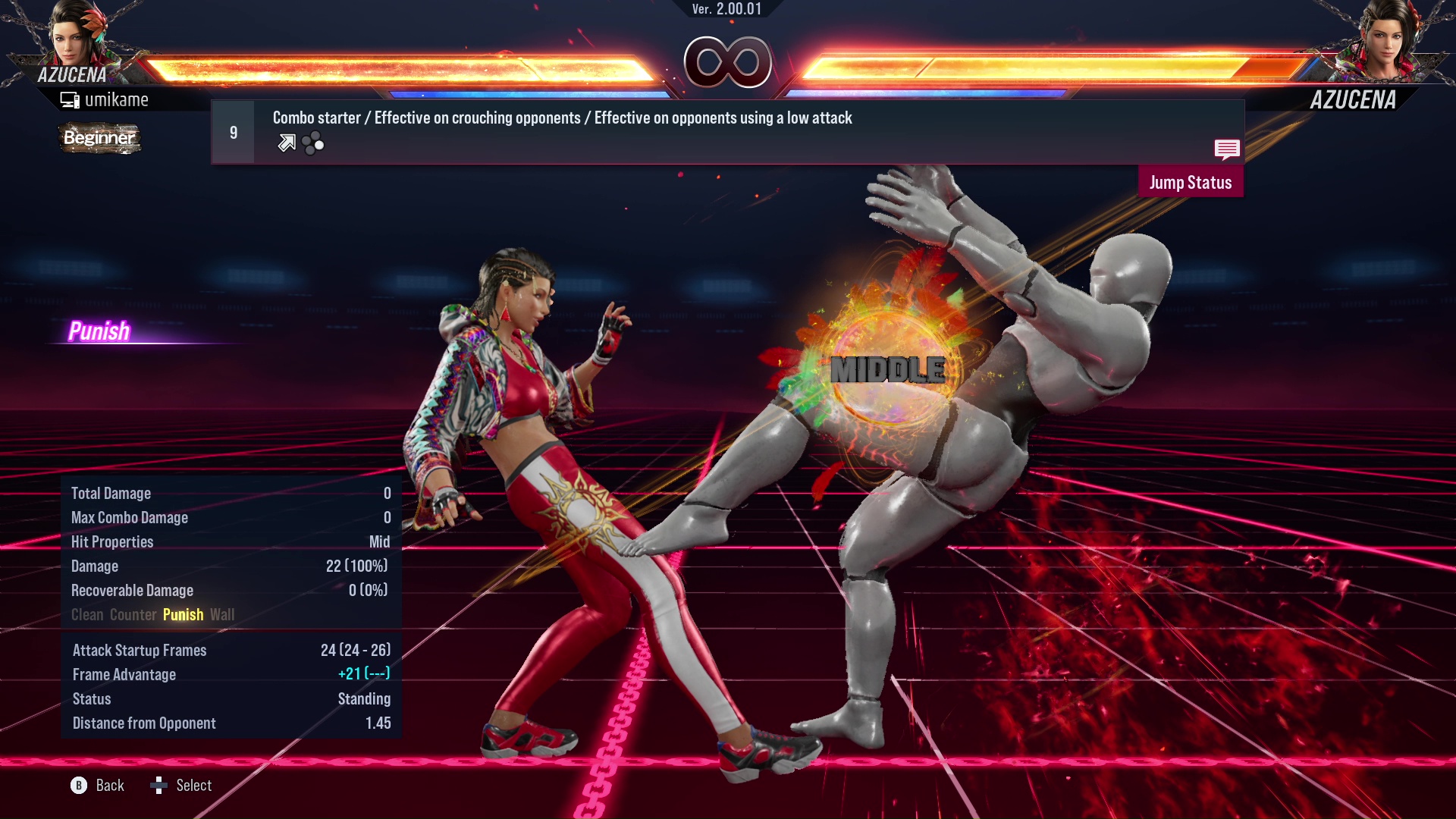The height and width of the screenshot is (819, 1456).
Task: Click the infinity round timer symbol
Action: click(727, 63)
